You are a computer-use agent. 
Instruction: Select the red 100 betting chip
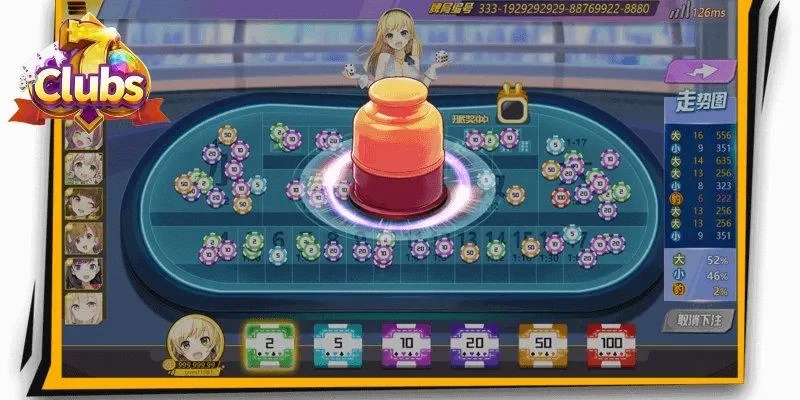point(611,344)
